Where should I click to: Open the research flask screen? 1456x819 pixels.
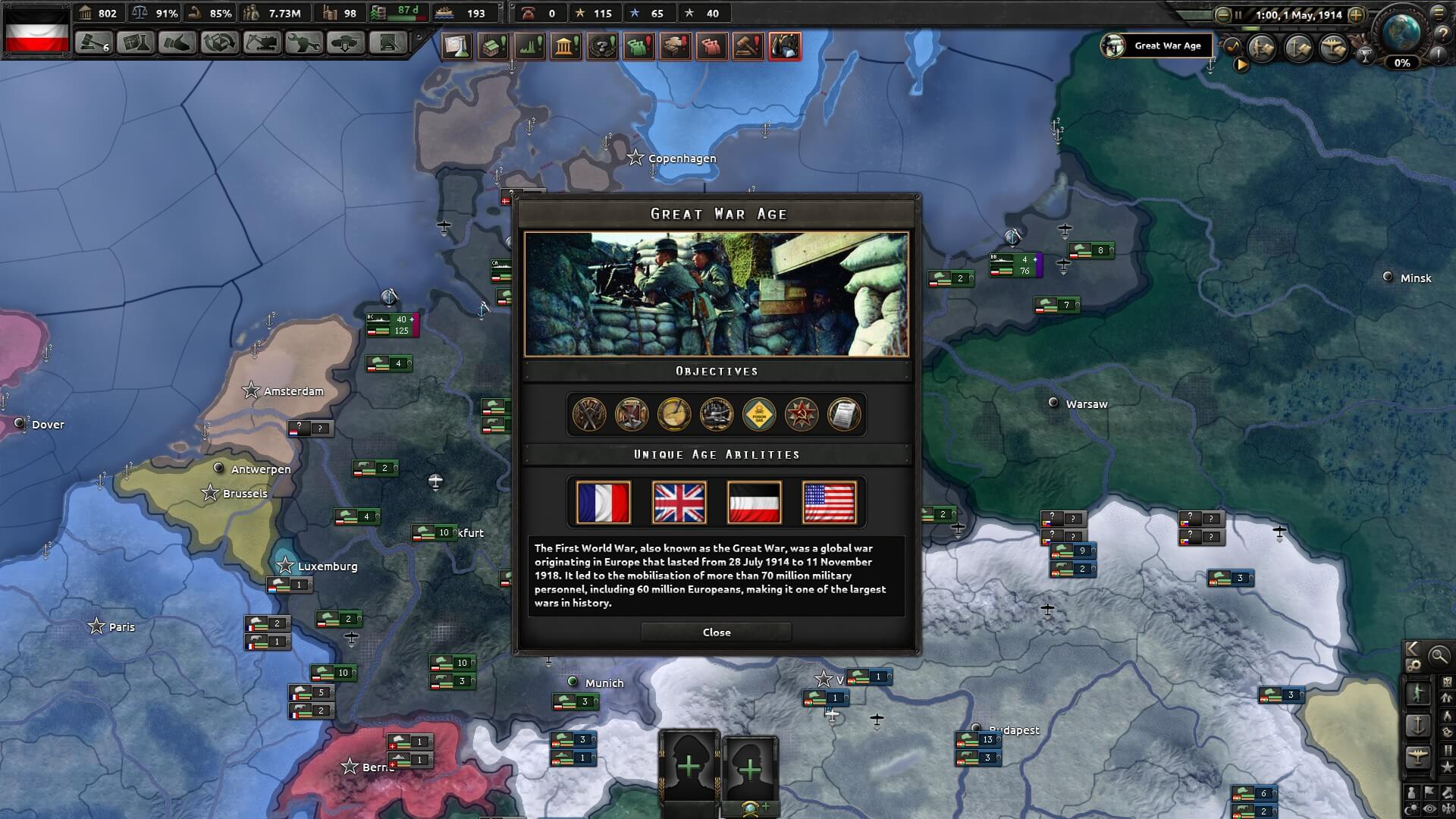(x=136, y=43)
